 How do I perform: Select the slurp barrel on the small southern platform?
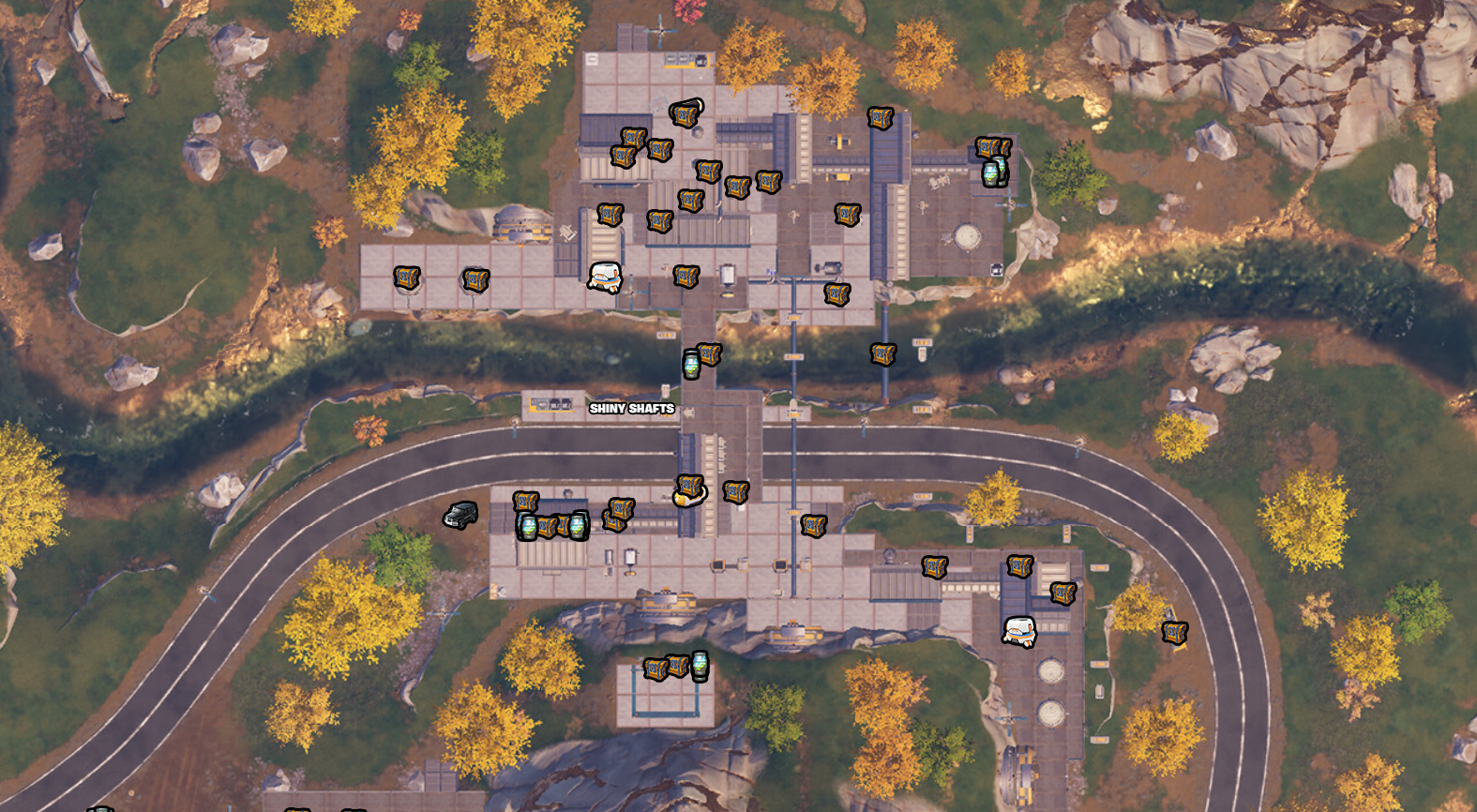click(x=700, y=666)
